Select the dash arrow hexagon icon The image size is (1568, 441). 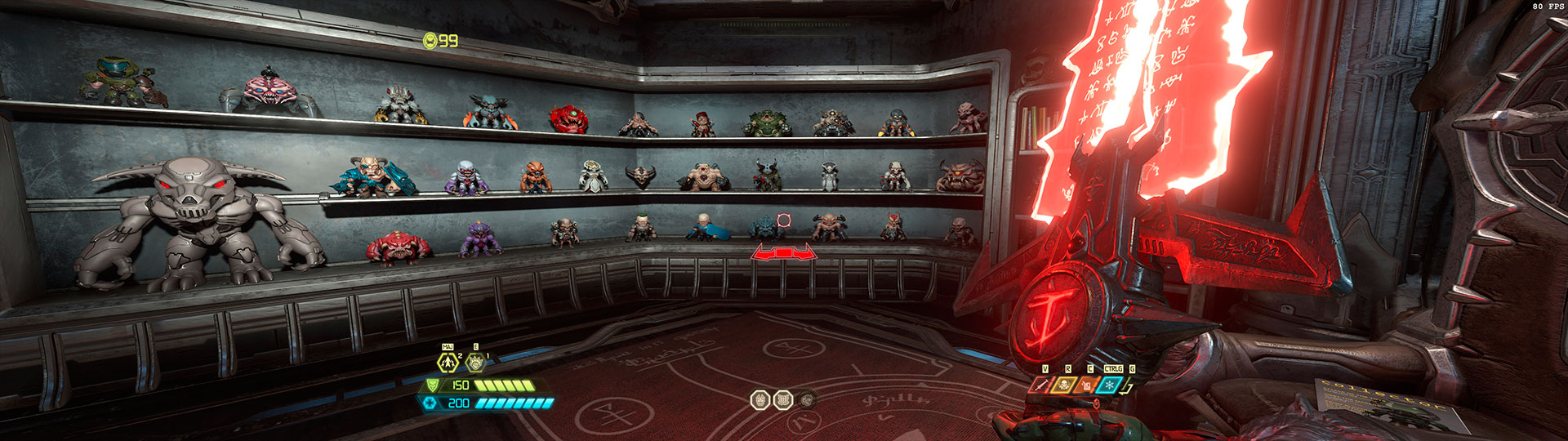448,362
